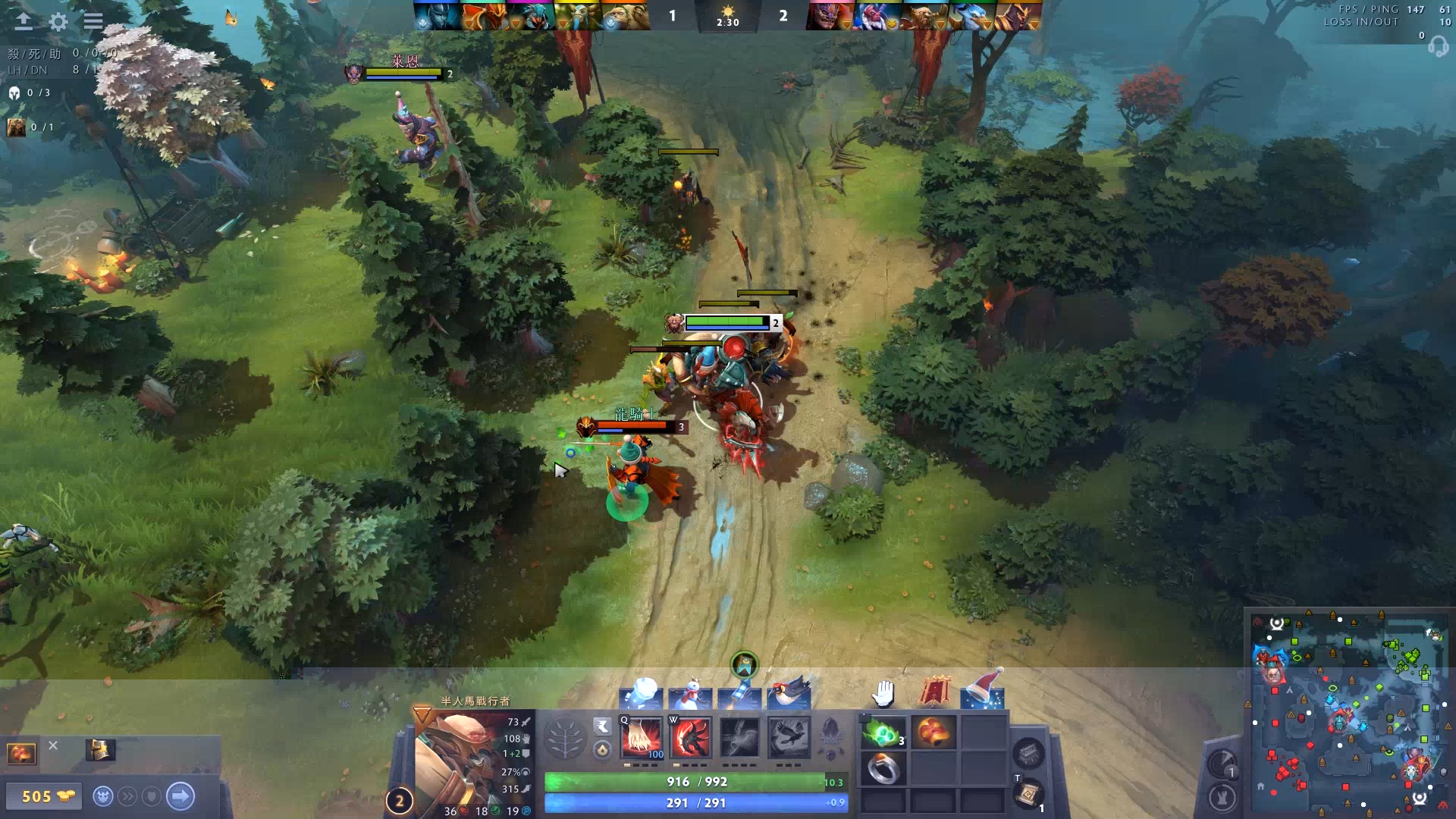The height and width of the screenshot is (819, 1456).
Task: Click the Santa hat seasonal icon
Action: [x=983, y=690]
